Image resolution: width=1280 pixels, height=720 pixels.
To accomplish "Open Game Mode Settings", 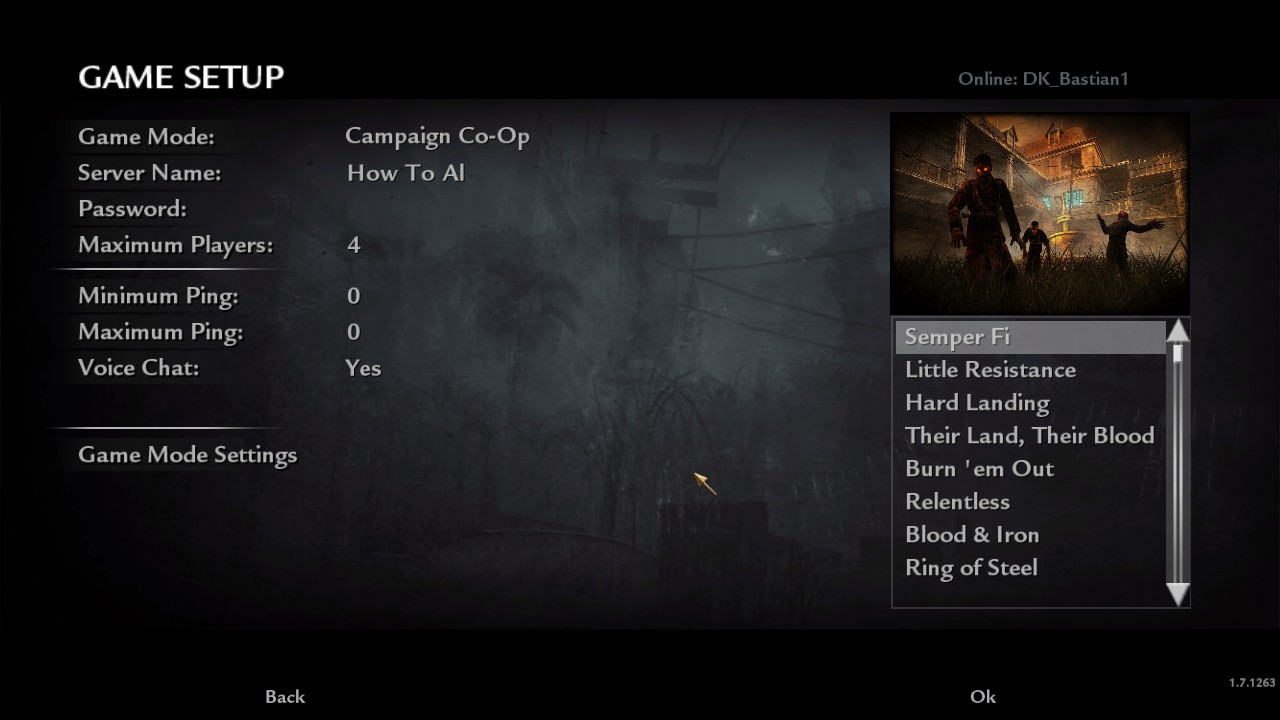I will coord(188,455).
